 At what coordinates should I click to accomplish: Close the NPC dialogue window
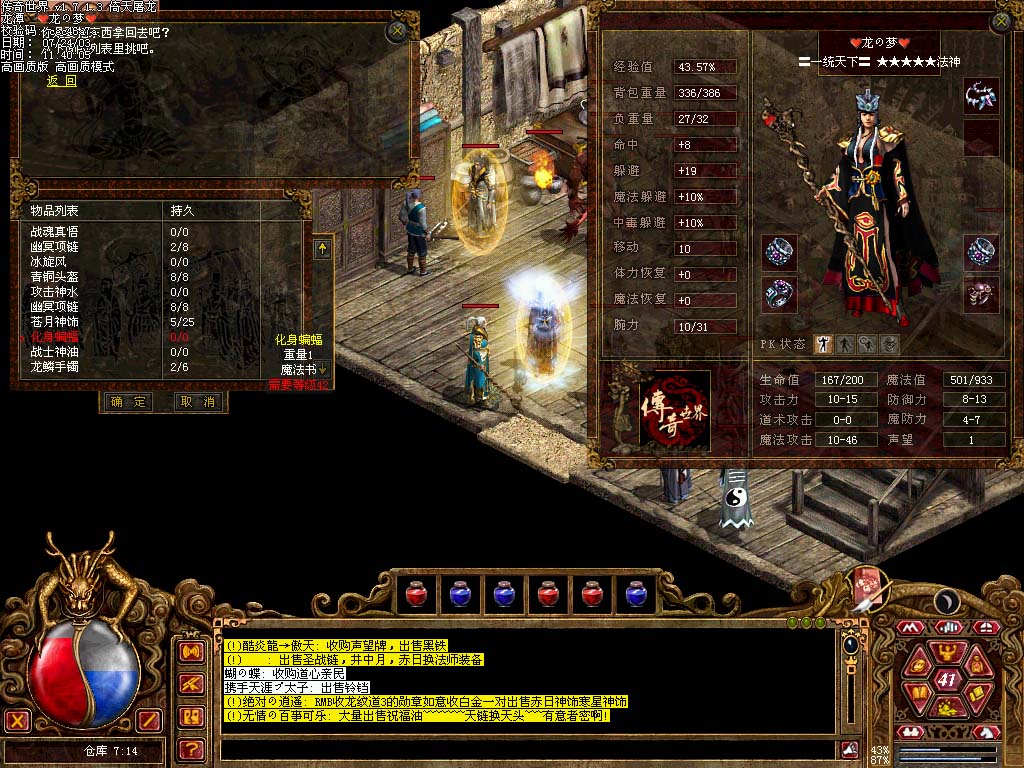(397, 31)
